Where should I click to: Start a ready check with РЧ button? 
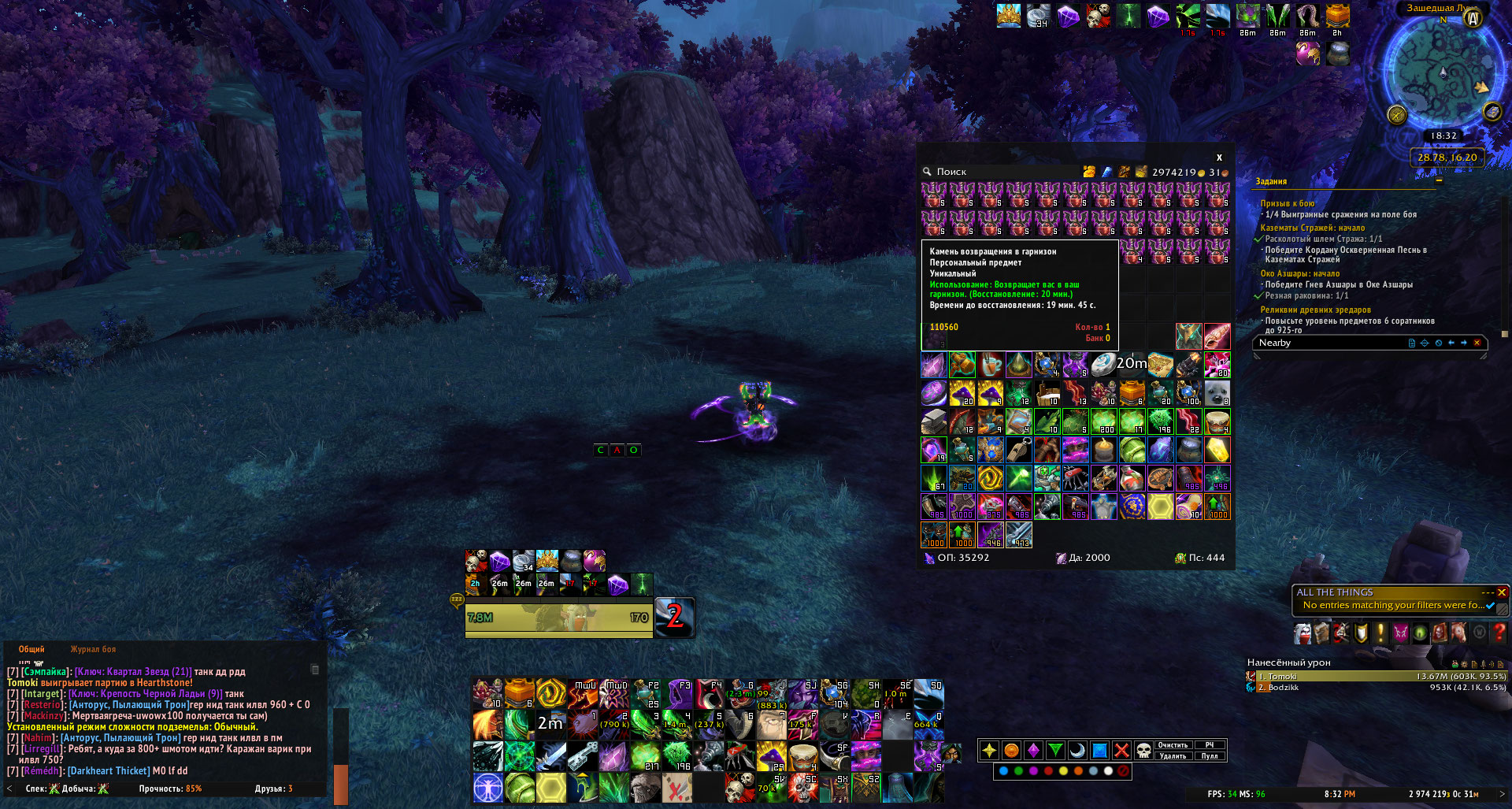click(x=1210, y=745)
